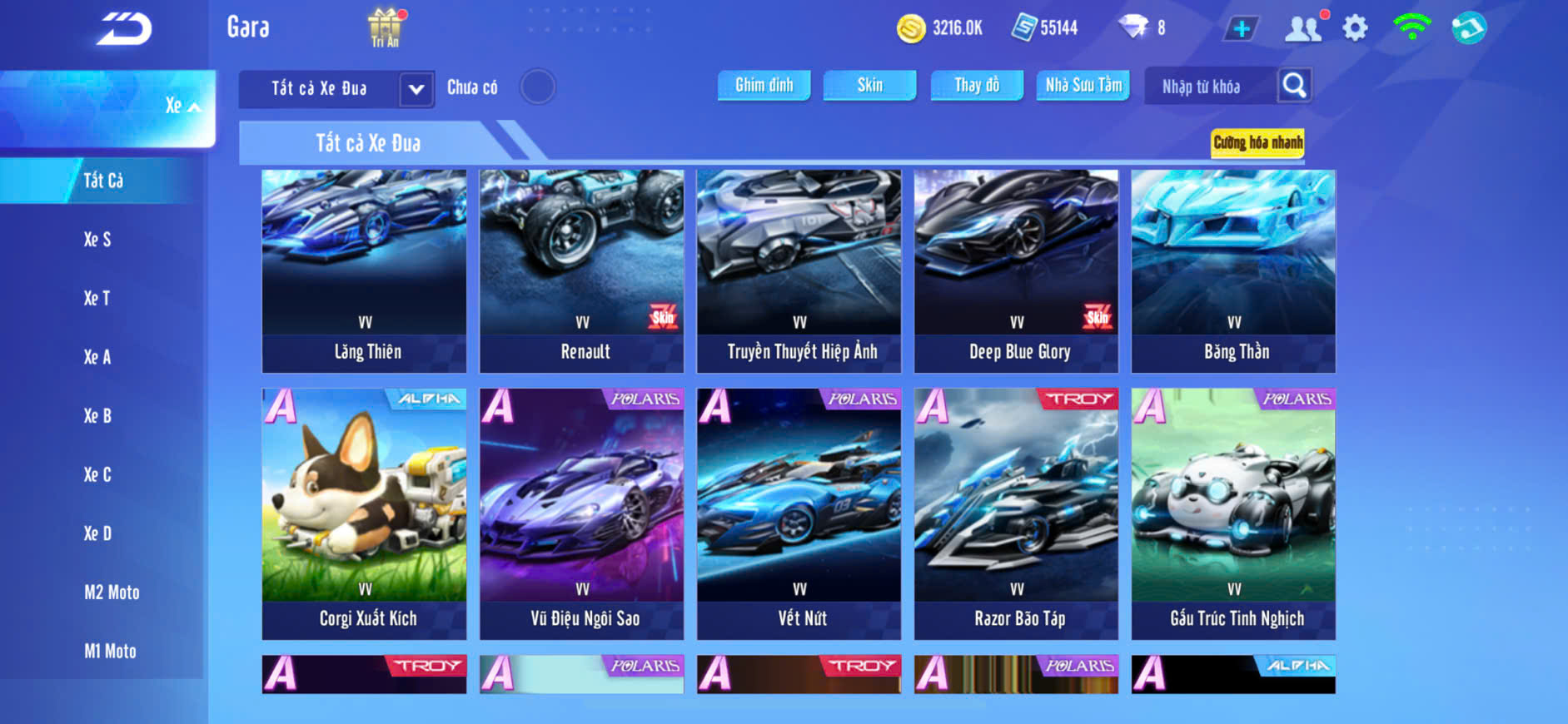Screen dimensions: 1568x724
Task: Open Nhà Sưu Tầm collection
Action: click(1083, 85)
